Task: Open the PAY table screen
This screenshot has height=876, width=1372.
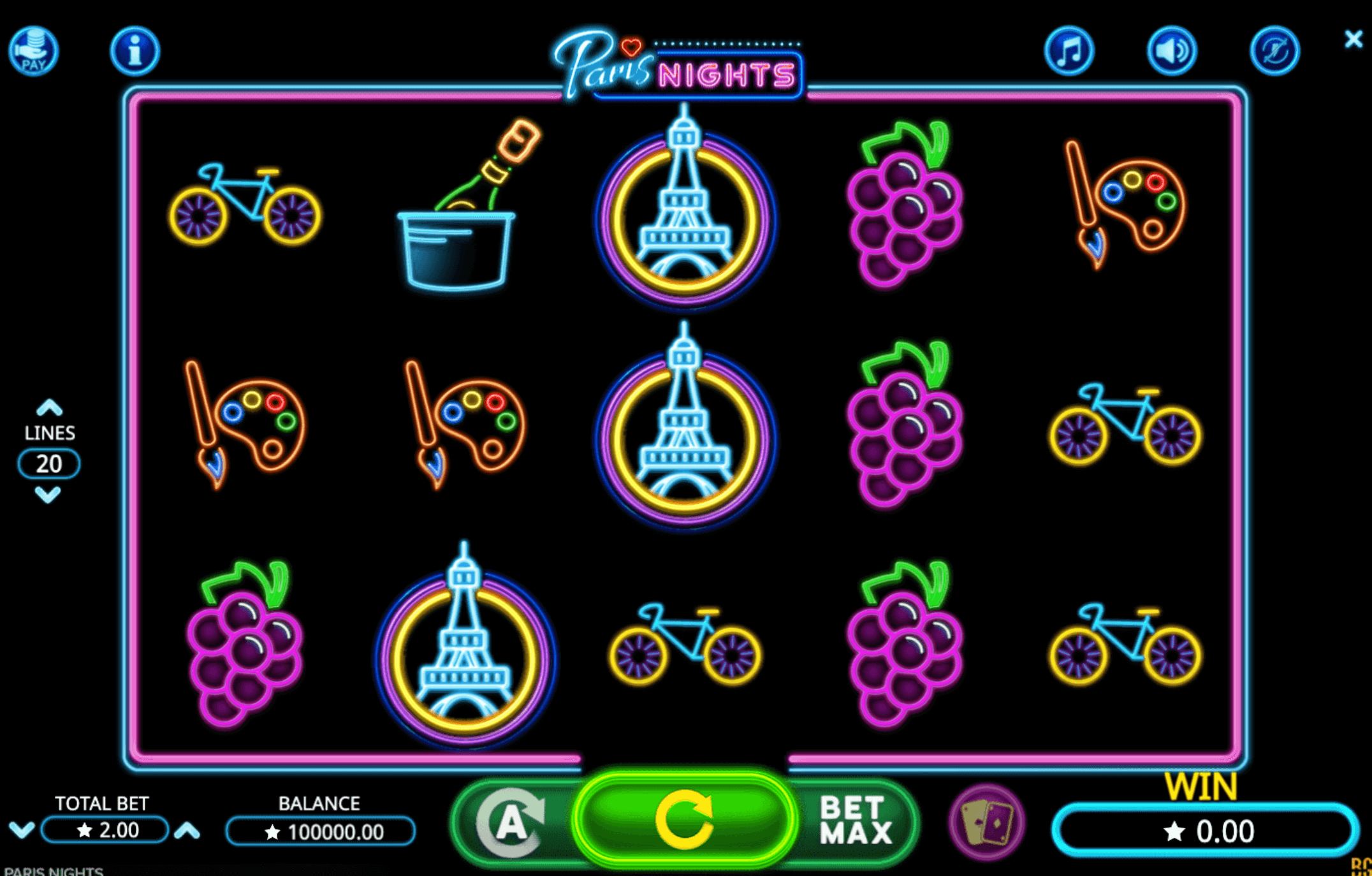Action: pos(33,50)
